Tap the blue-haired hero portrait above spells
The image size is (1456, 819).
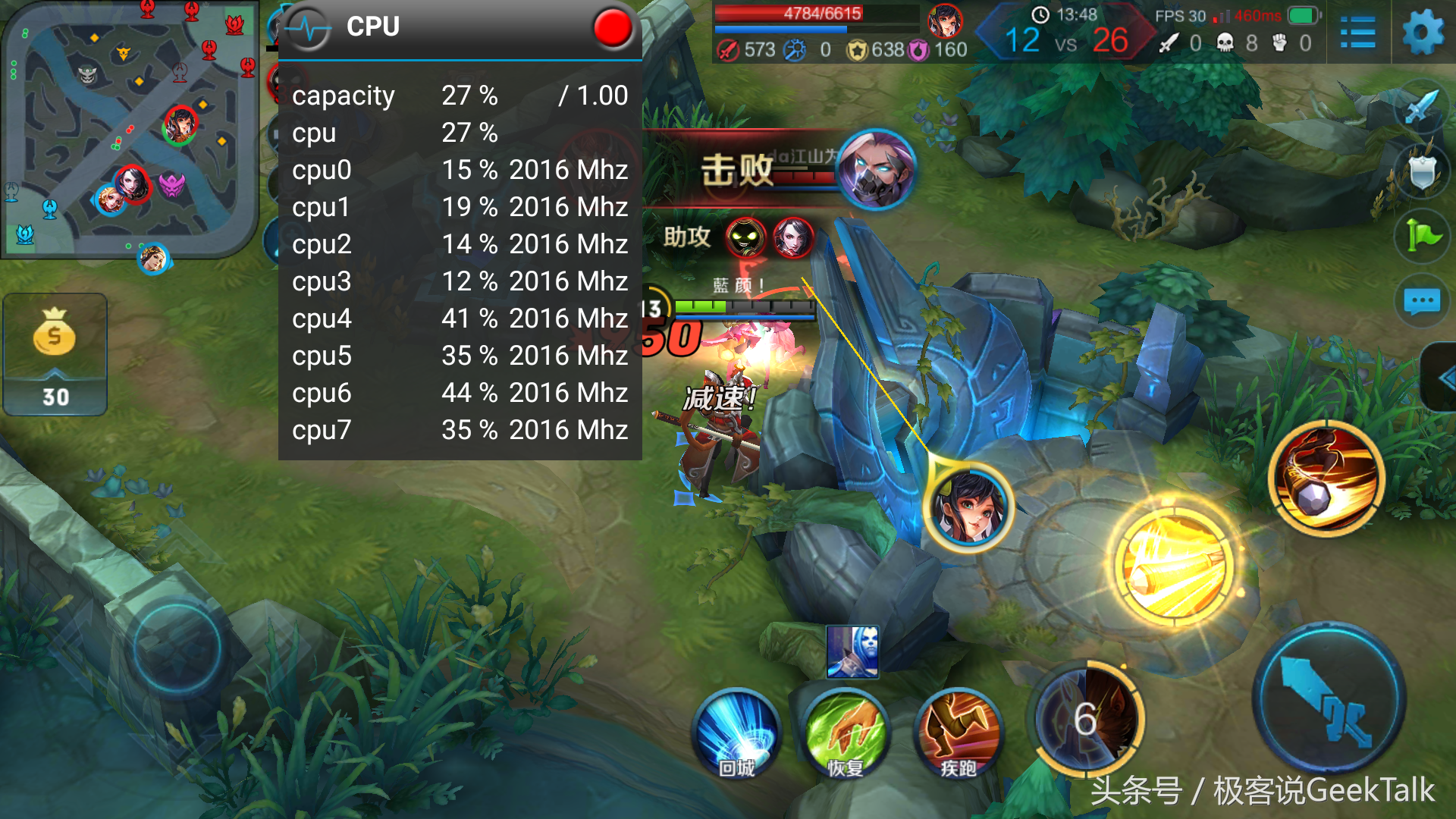point(852,651)
